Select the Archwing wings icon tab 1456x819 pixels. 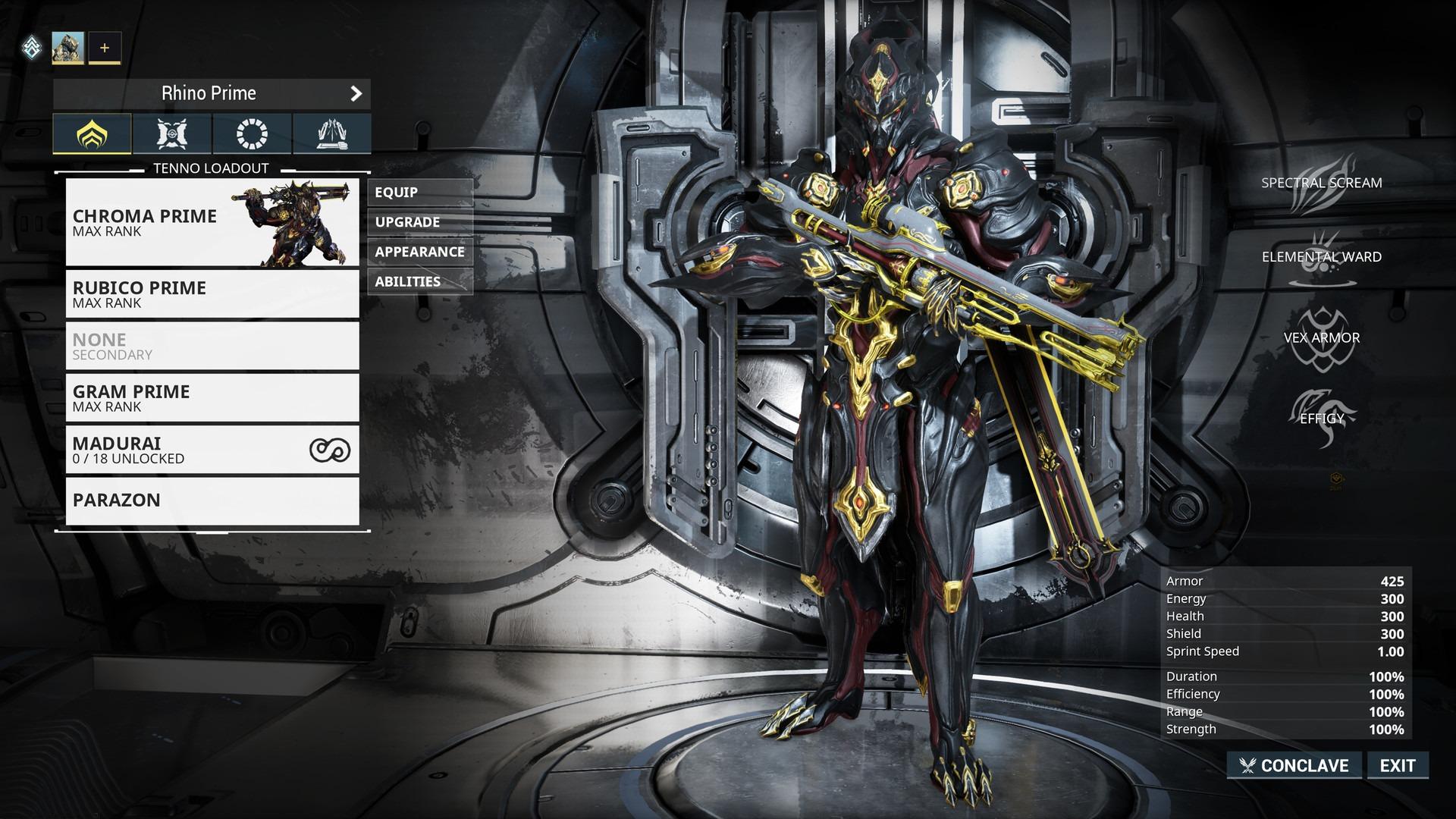point(331,134)
